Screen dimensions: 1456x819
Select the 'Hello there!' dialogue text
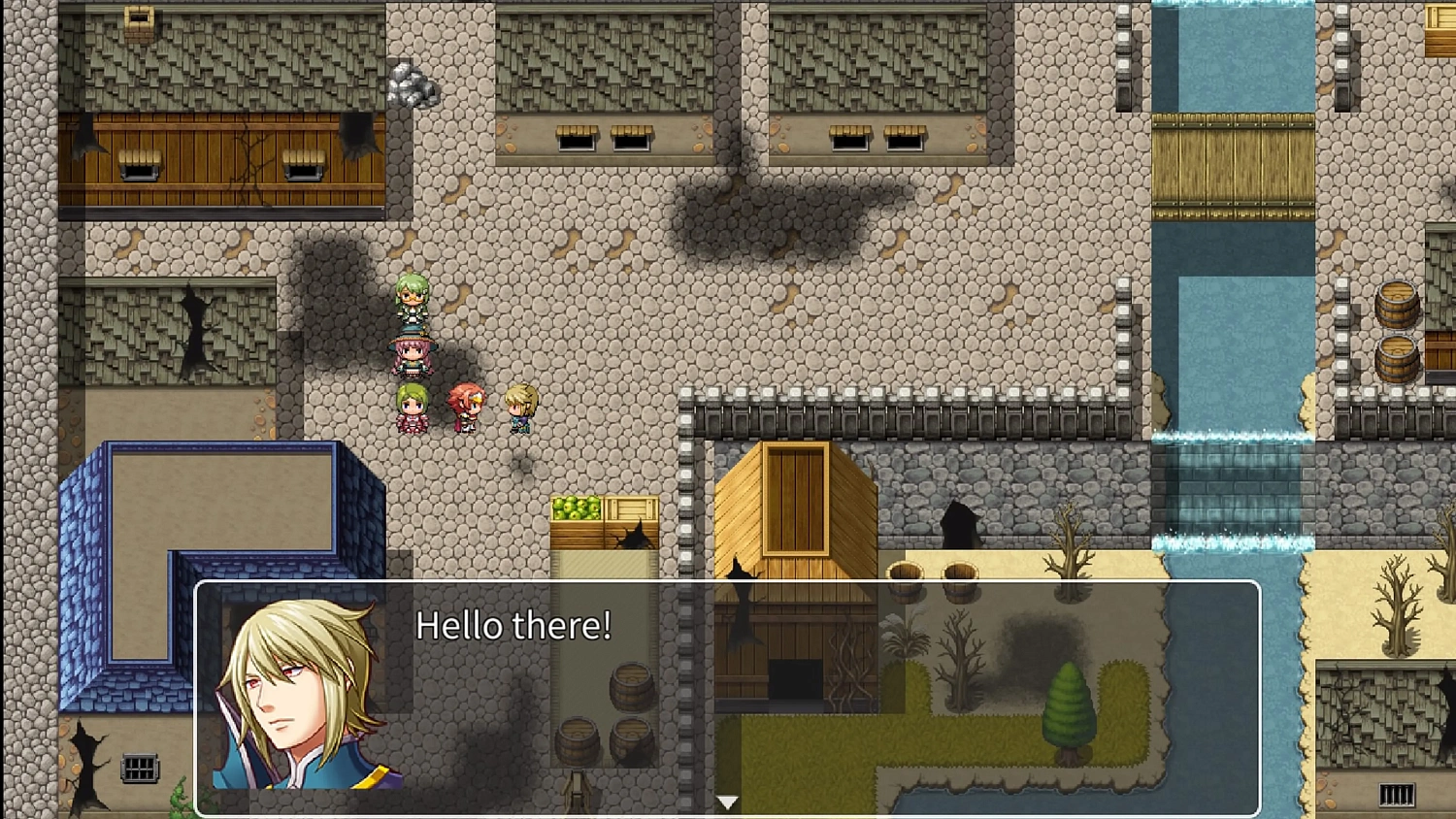pos(513,626)
